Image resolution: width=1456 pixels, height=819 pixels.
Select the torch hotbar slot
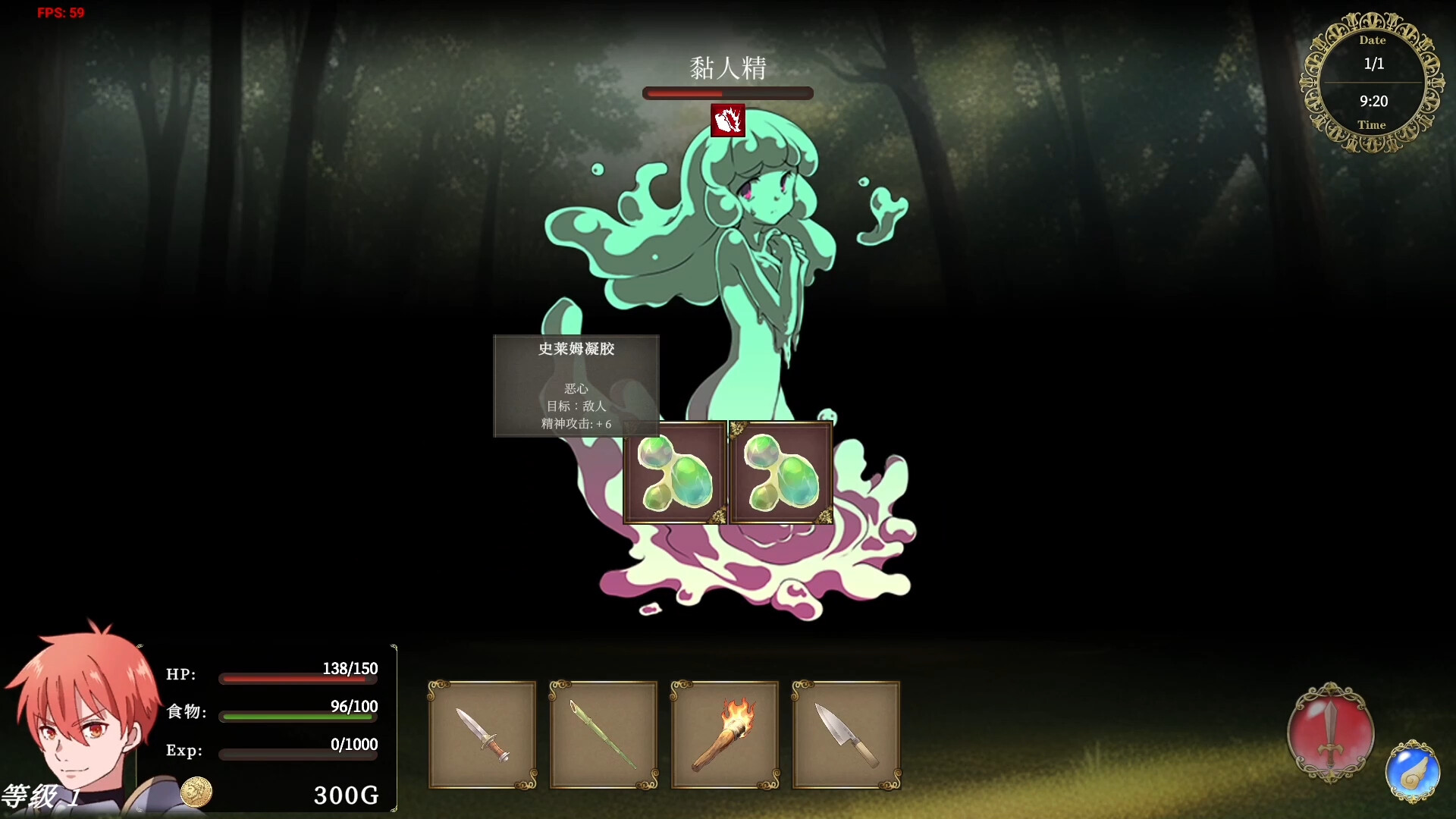point(725,735)
